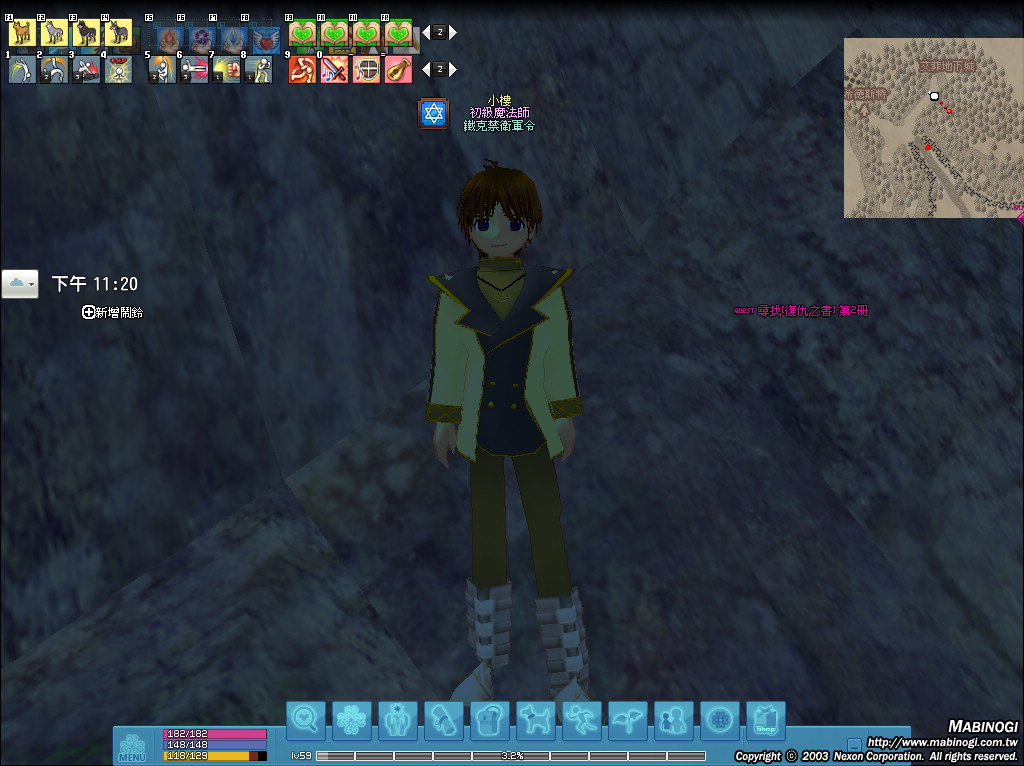Click the Star of David status icon

[433, 114]
